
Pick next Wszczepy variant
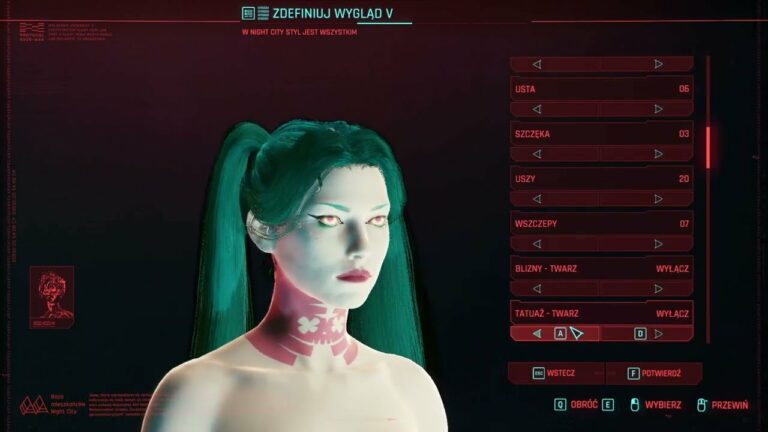point(658,244)
